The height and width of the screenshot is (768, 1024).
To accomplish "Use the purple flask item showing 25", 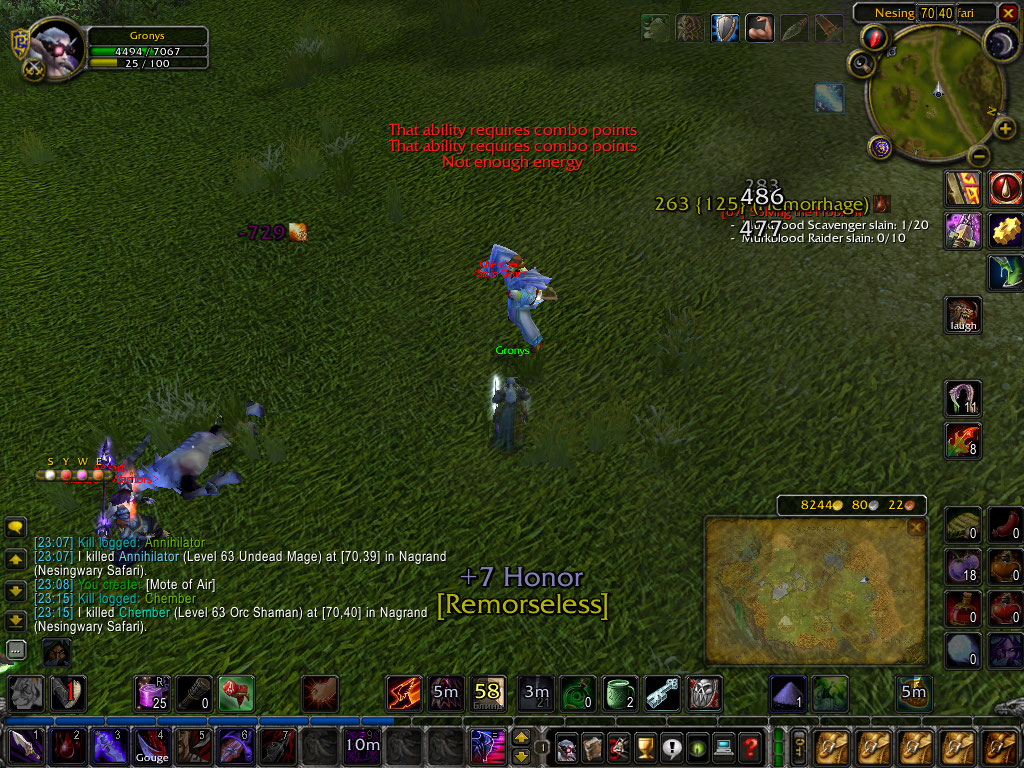I will 152,692.
